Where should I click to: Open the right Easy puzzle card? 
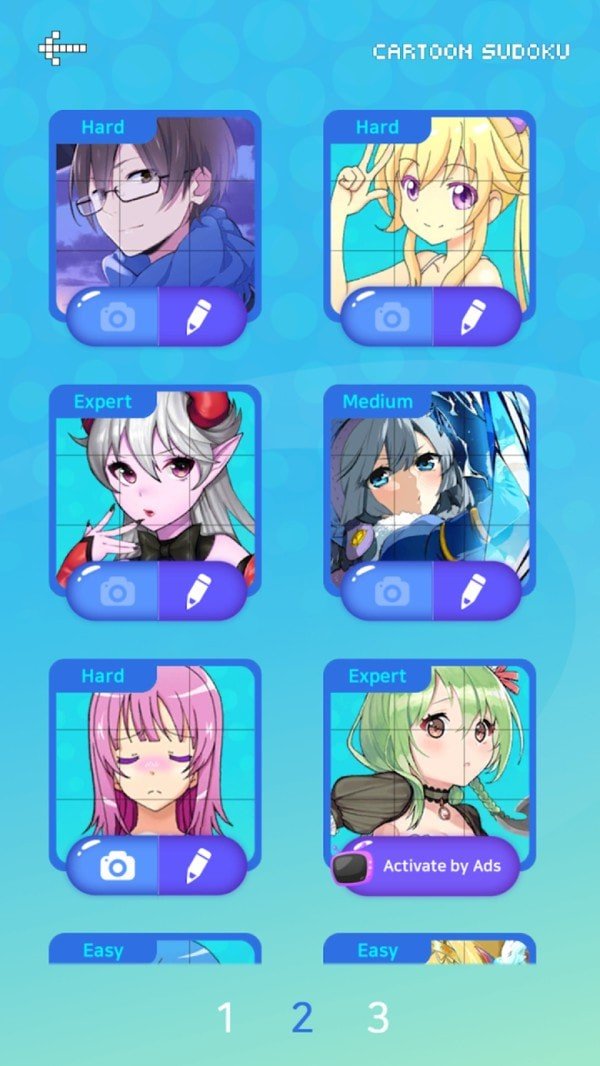coord(430,950)
